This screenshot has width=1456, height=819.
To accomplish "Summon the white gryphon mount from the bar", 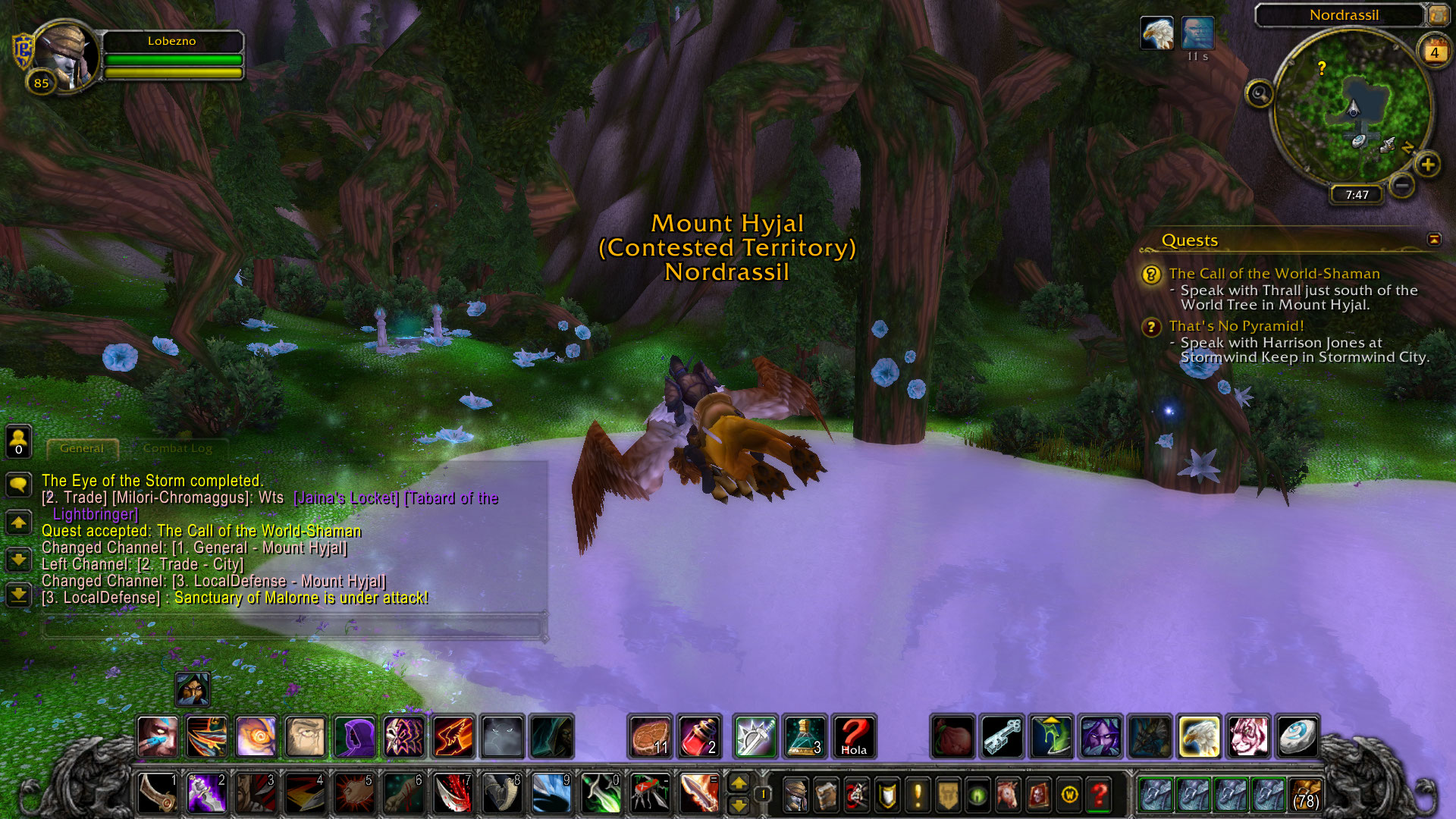I will click(x=1200, y=736).
